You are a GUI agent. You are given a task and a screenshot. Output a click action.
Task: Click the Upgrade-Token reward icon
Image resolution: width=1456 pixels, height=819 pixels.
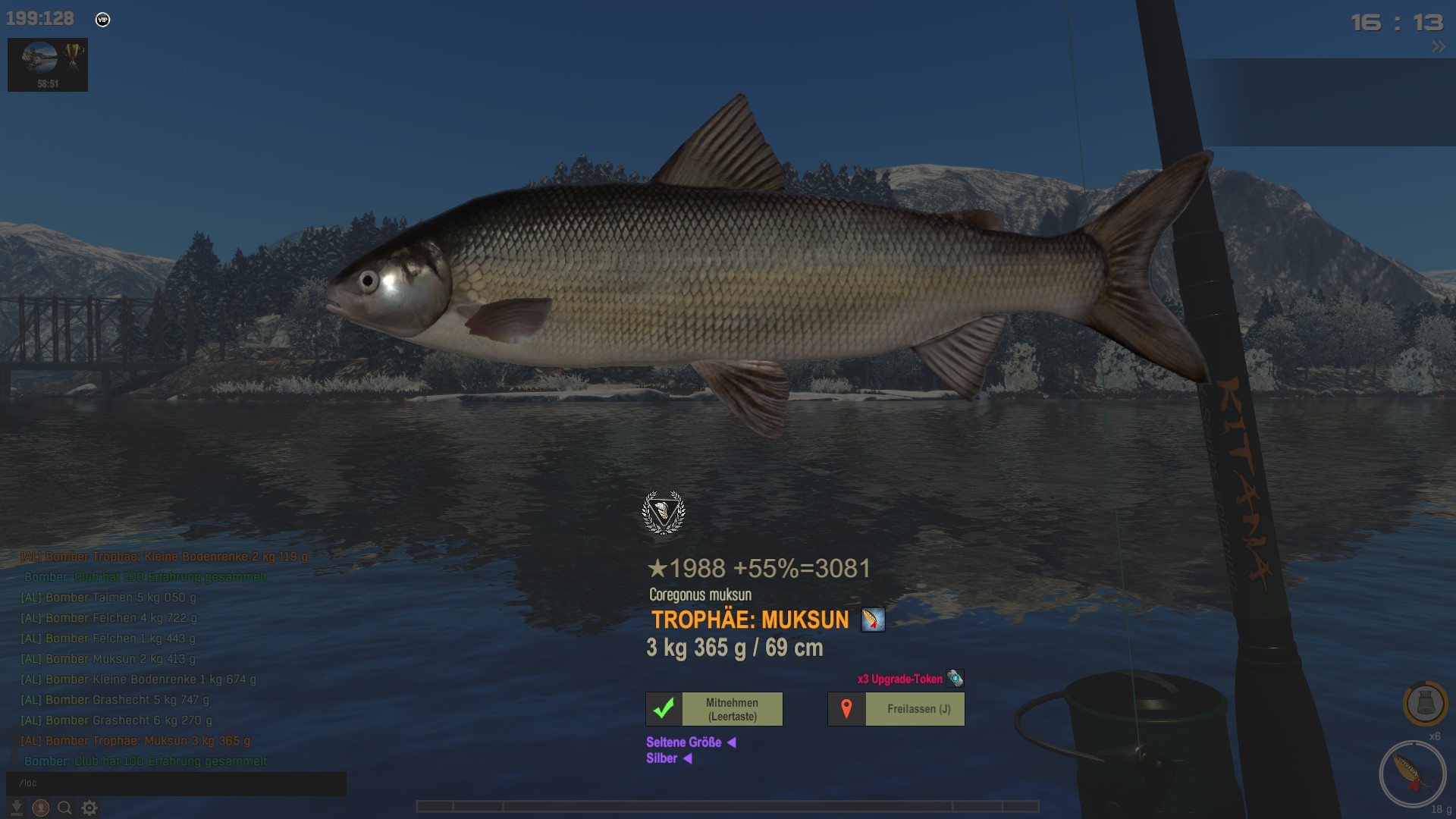(x=955, y=678)
